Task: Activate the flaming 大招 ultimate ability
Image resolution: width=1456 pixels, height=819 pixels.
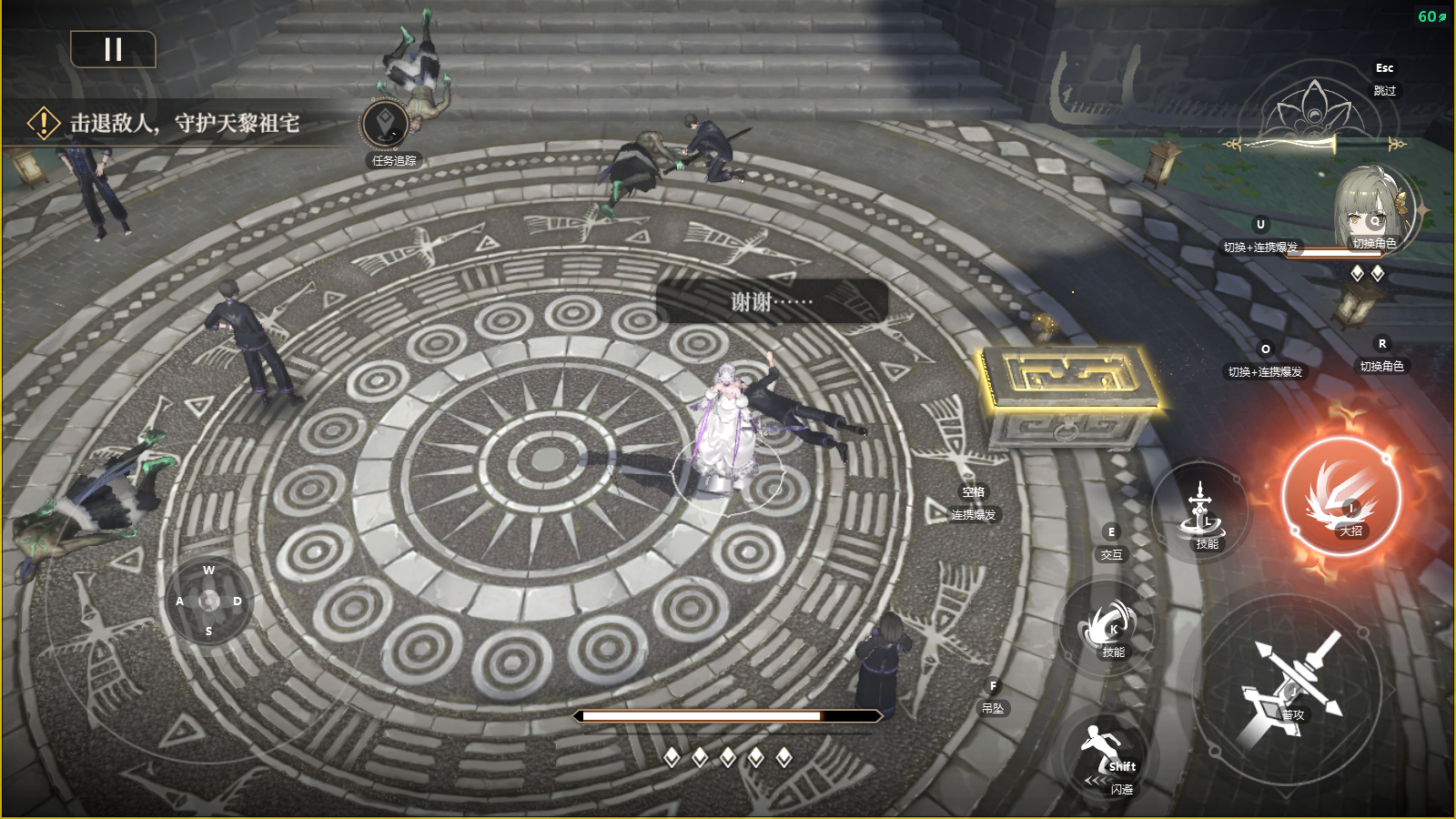Action: click(1340, 497)
